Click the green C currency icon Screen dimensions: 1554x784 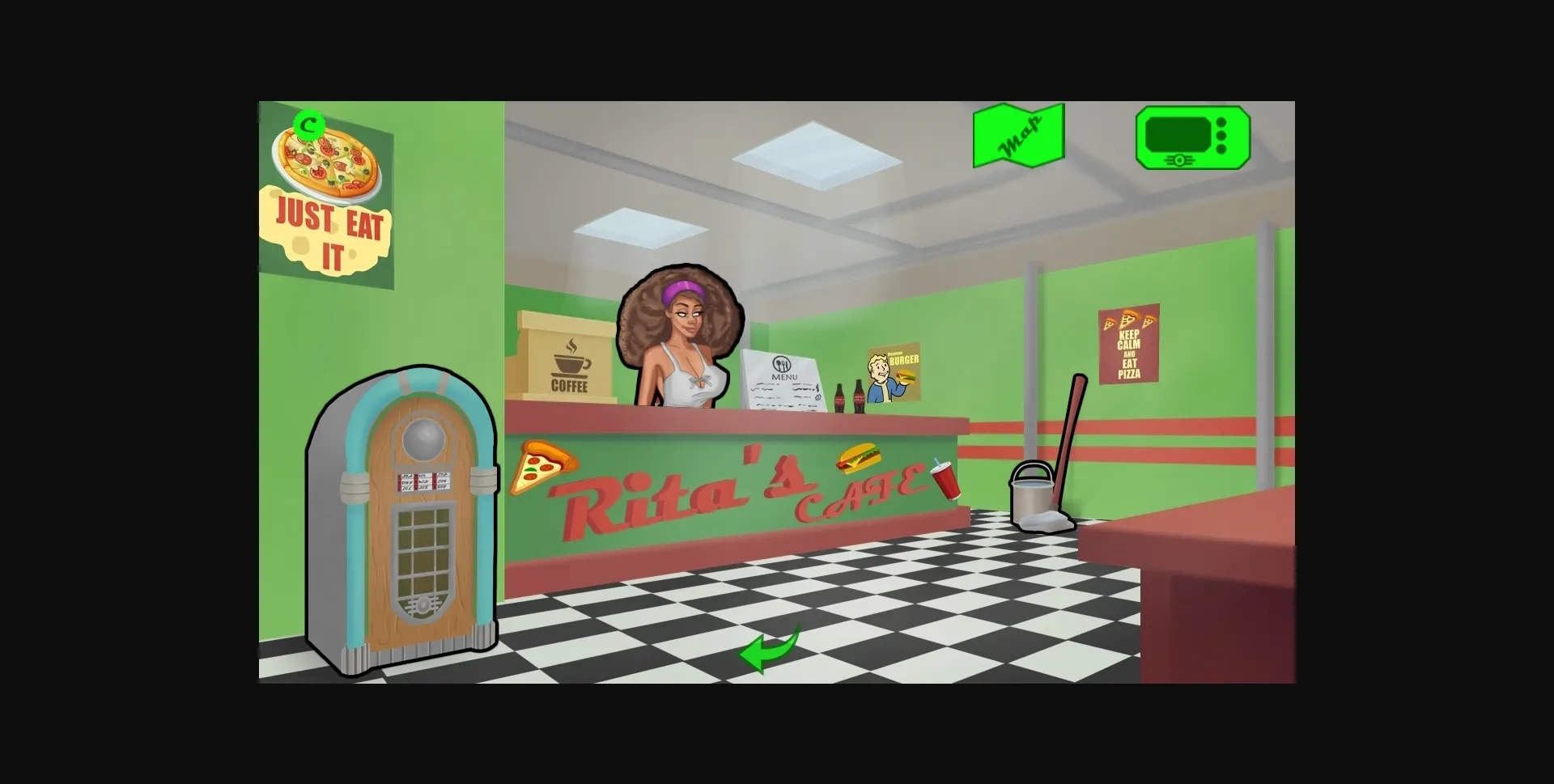coord(309,124)
